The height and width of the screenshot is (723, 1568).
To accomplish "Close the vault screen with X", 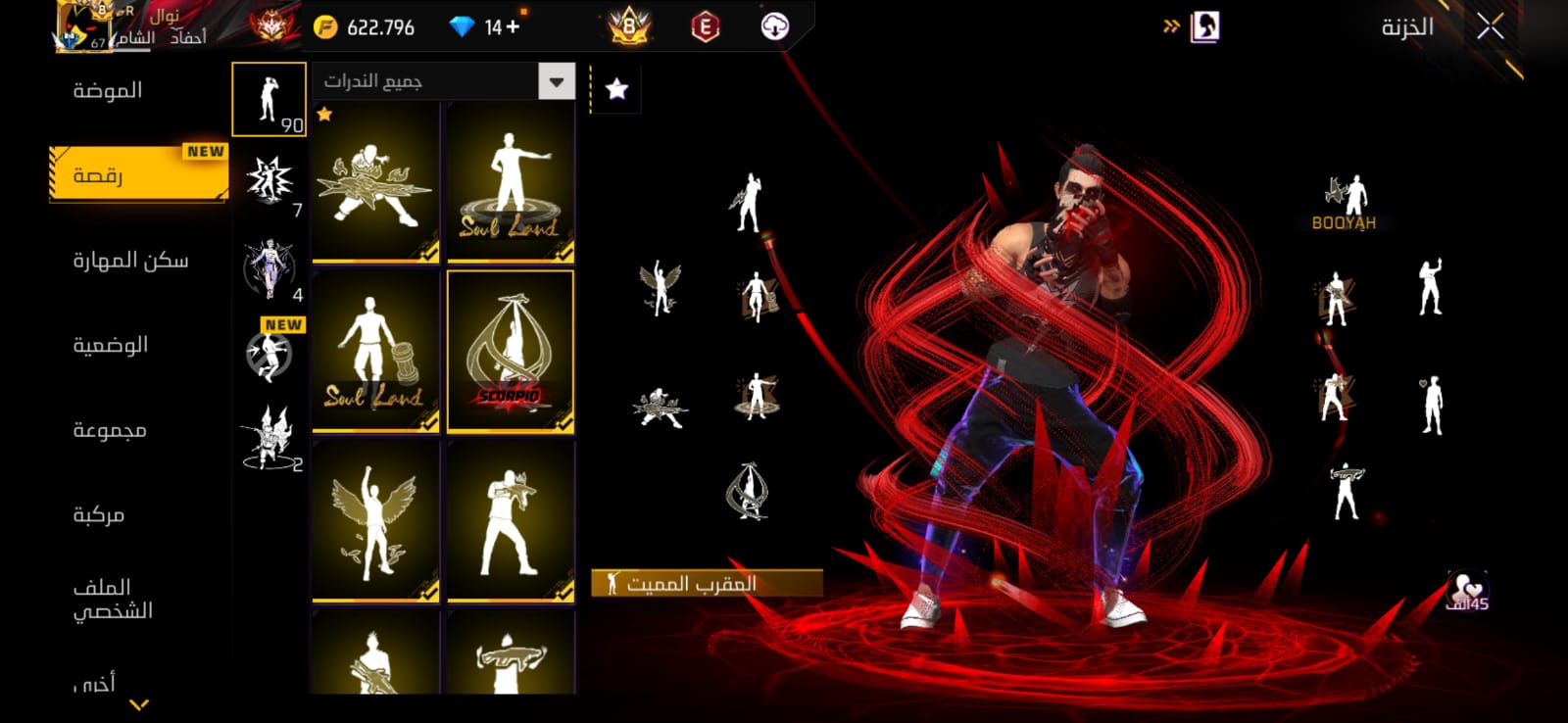I will [1491, 27].
